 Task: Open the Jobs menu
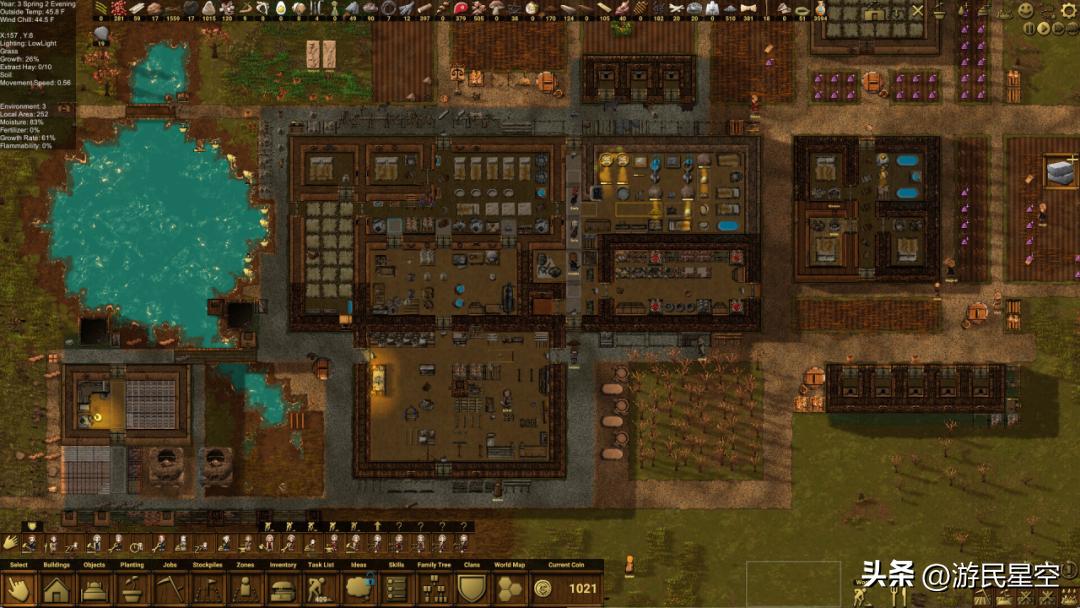point(169,588)
